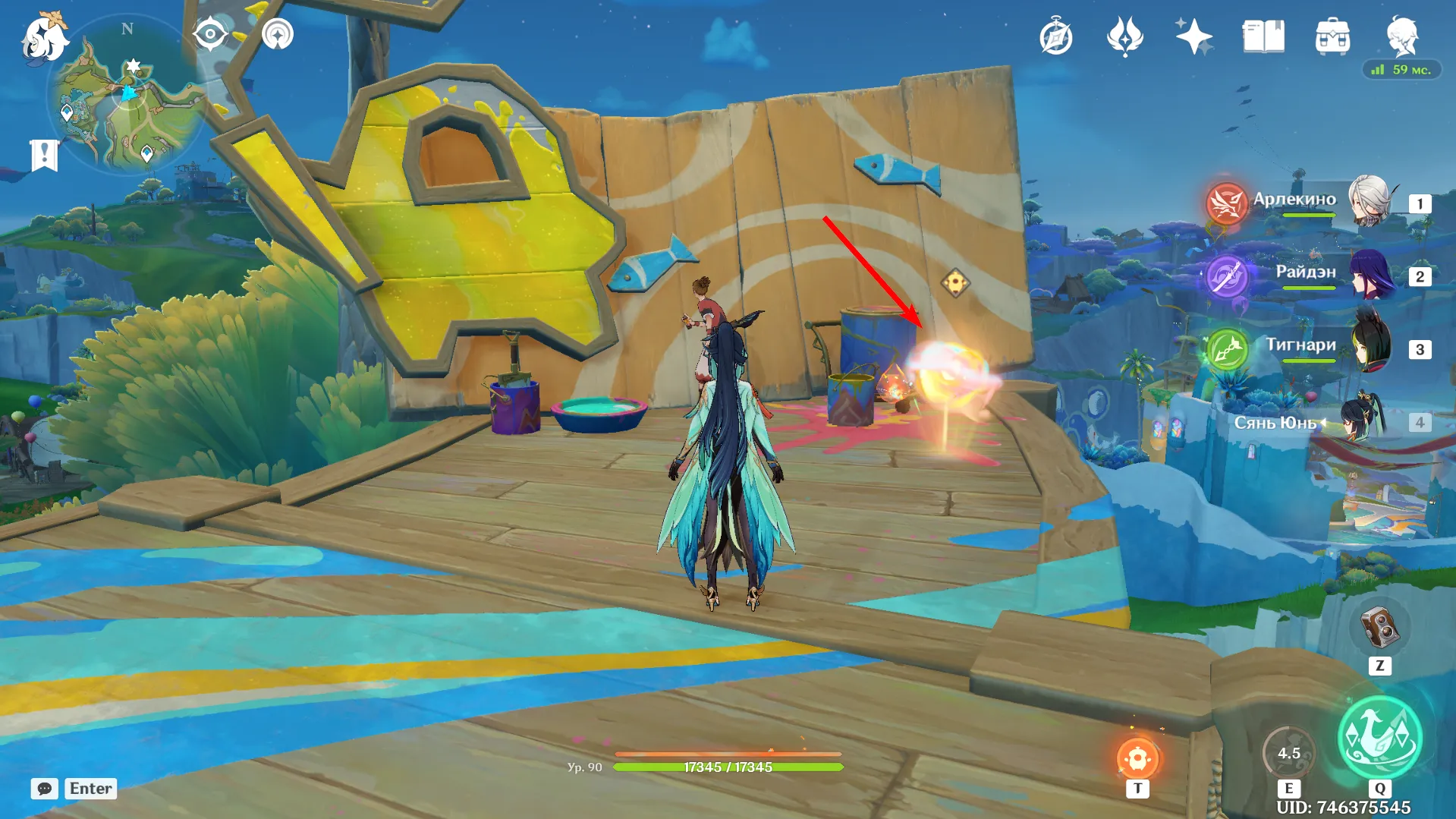Viewport: 1456px width, 819px height.
Task: Open the adventurer handbook book icon
Action: click(1263, 36)
